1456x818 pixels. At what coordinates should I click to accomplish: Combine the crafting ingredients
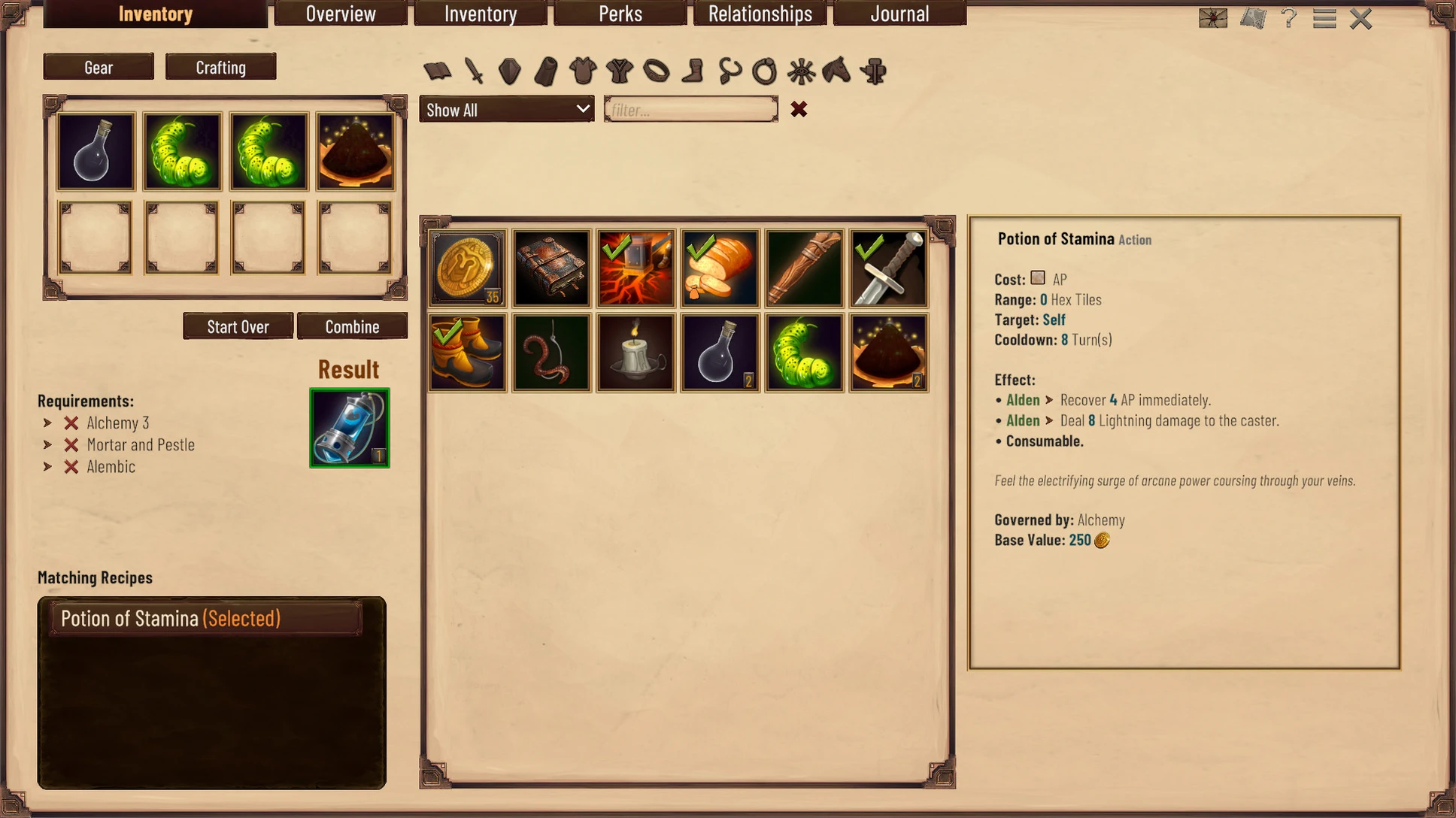[352, 326]
